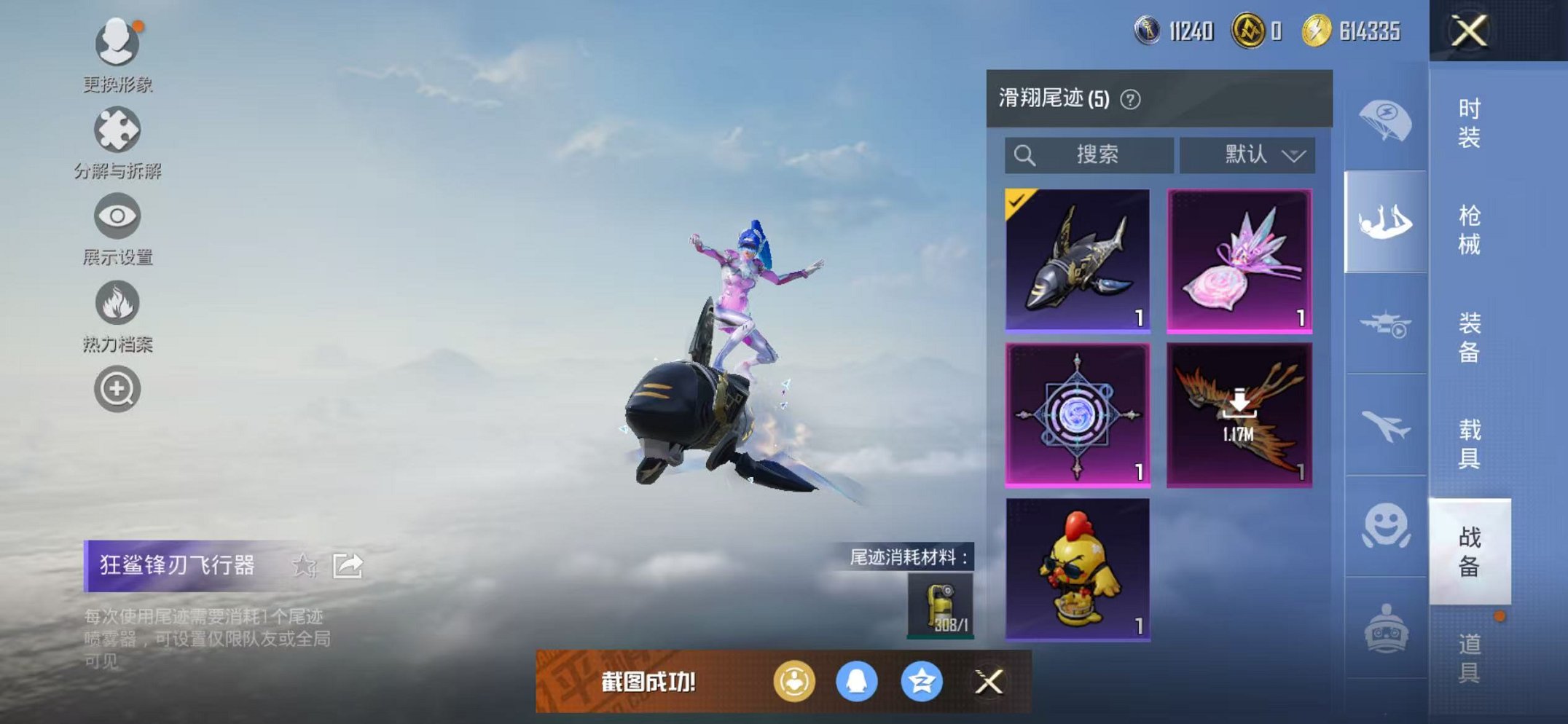The image size is (1568, 724).
Task: Open the 默认 sorting dropdown
Action: (x=1247, y=155)
